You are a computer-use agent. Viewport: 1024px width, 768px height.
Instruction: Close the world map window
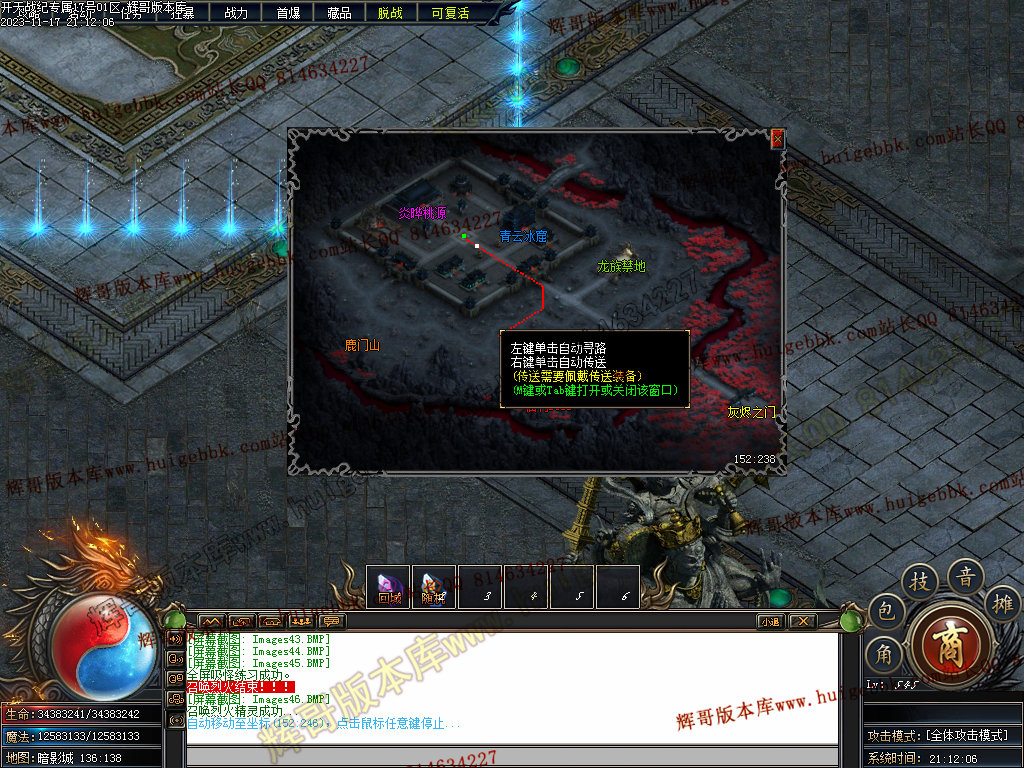pyautogui.click(x=777, y=139)
